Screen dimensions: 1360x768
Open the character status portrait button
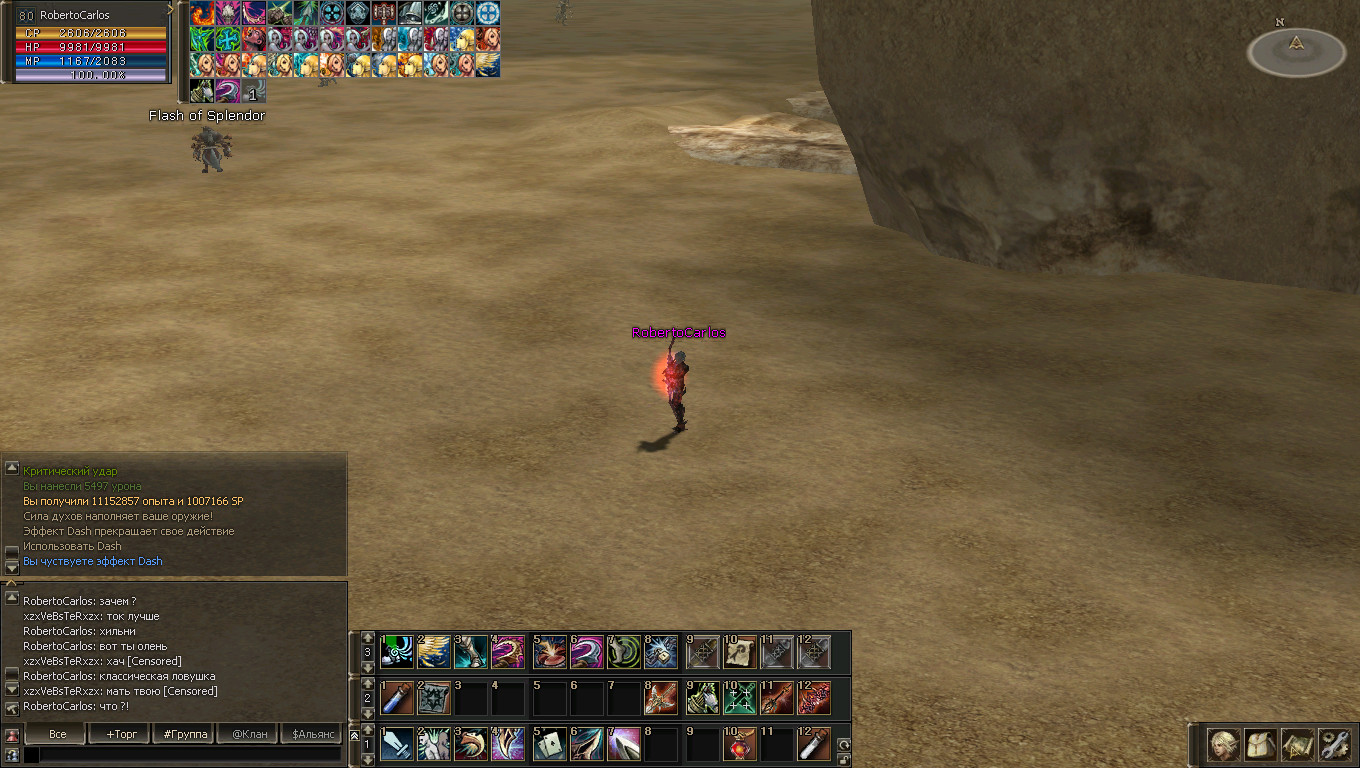click(x=1223, y=744)
